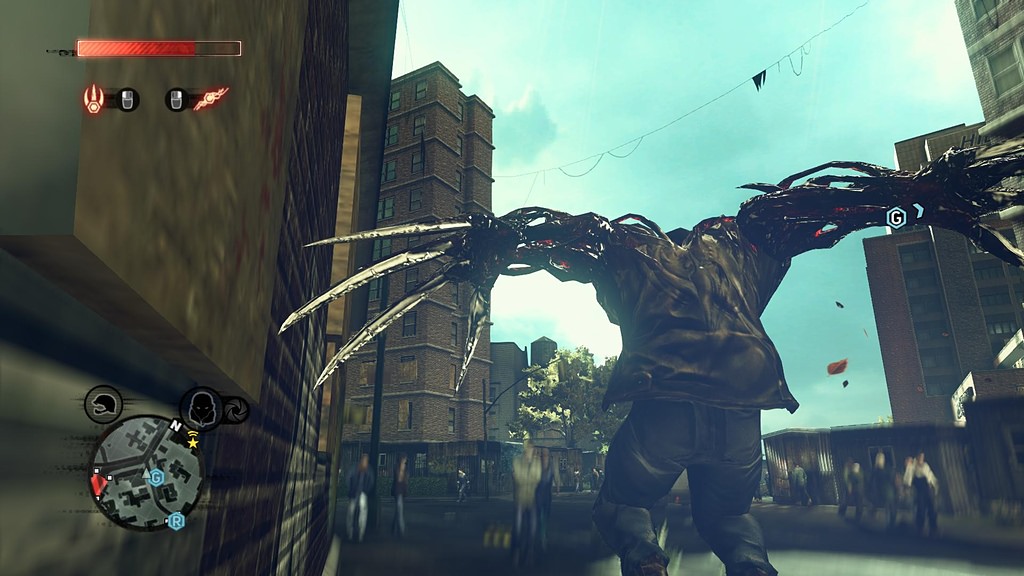Select the R hexagon marker on minimap
1024x576 pixels.
click(x=176, y=521)
